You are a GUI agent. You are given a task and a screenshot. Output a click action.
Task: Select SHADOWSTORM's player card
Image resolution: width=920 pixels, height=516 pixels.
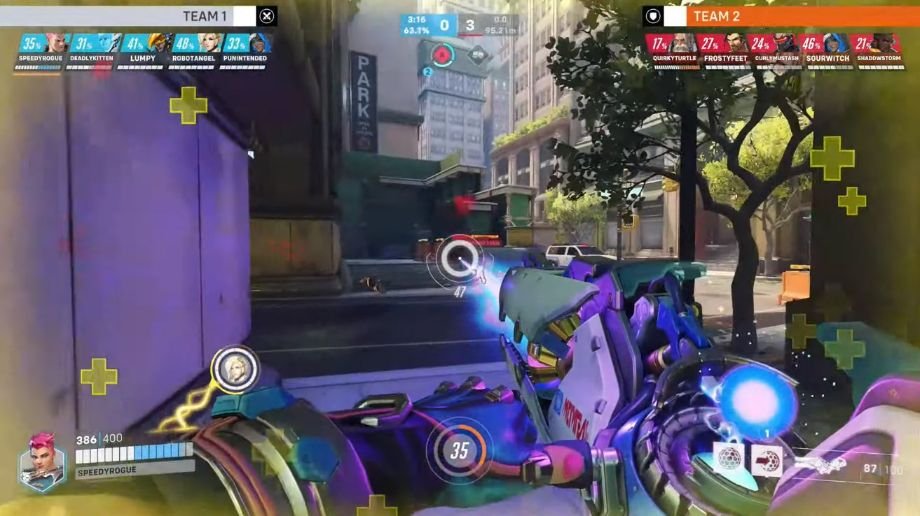876,48
